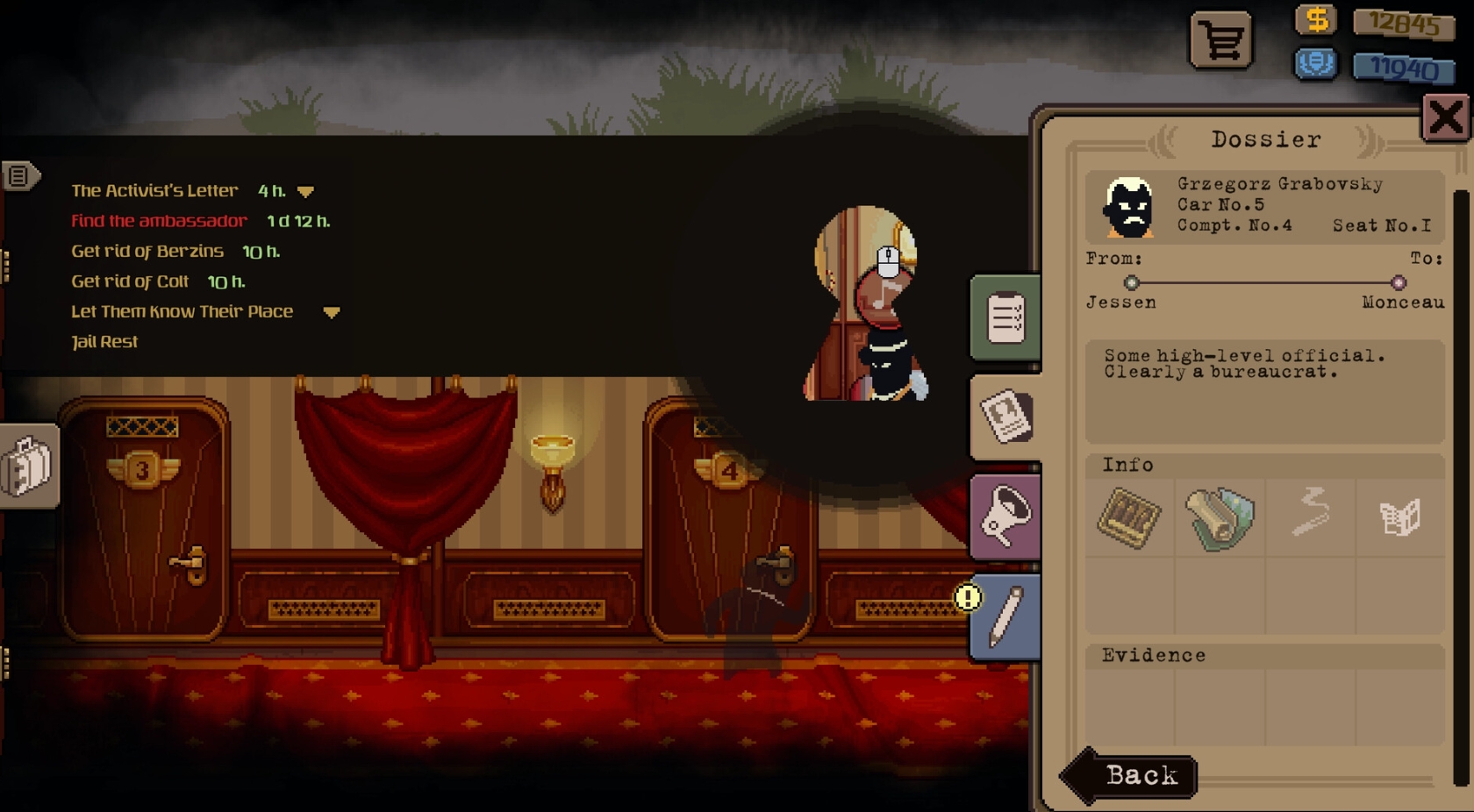The image size is (1474, 812).
Task: Select the Find the ambassador objective
Action: coord(158,221)
